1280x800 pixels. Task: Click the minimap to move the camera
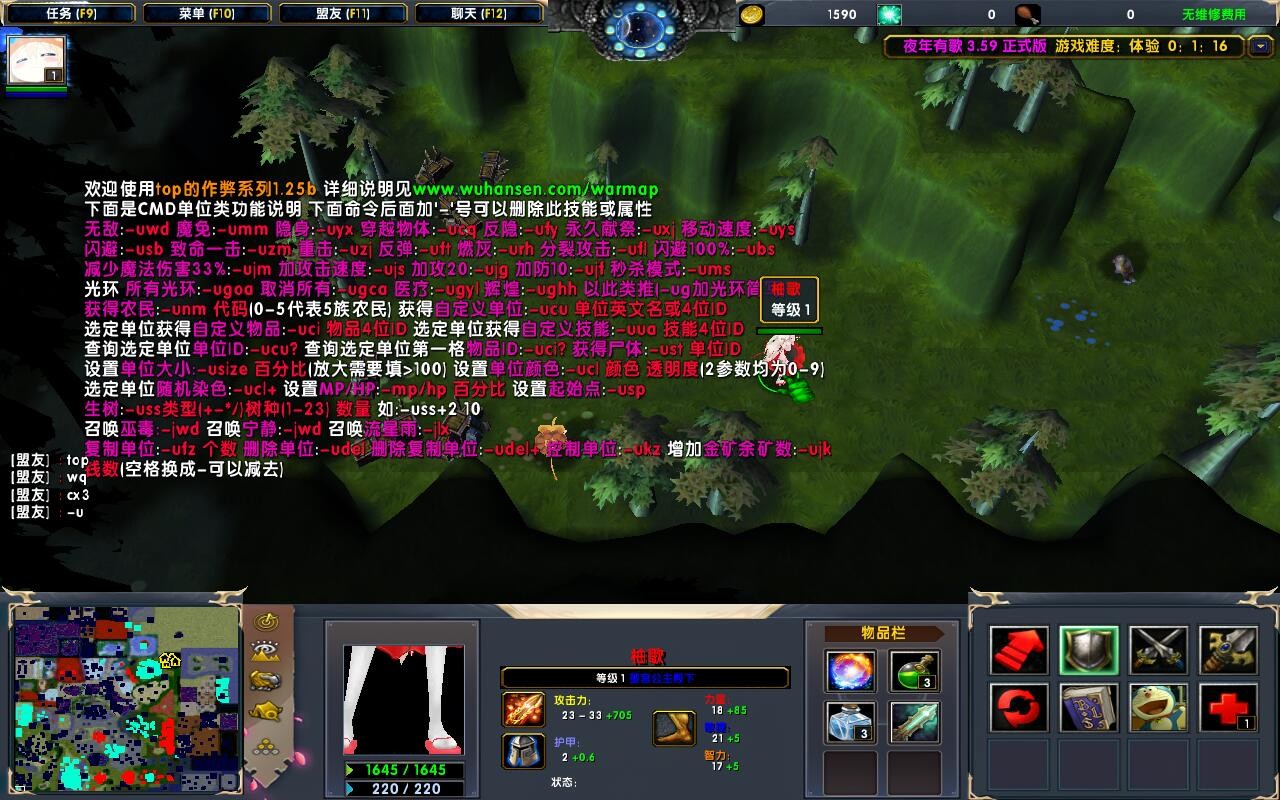[126, 697]
